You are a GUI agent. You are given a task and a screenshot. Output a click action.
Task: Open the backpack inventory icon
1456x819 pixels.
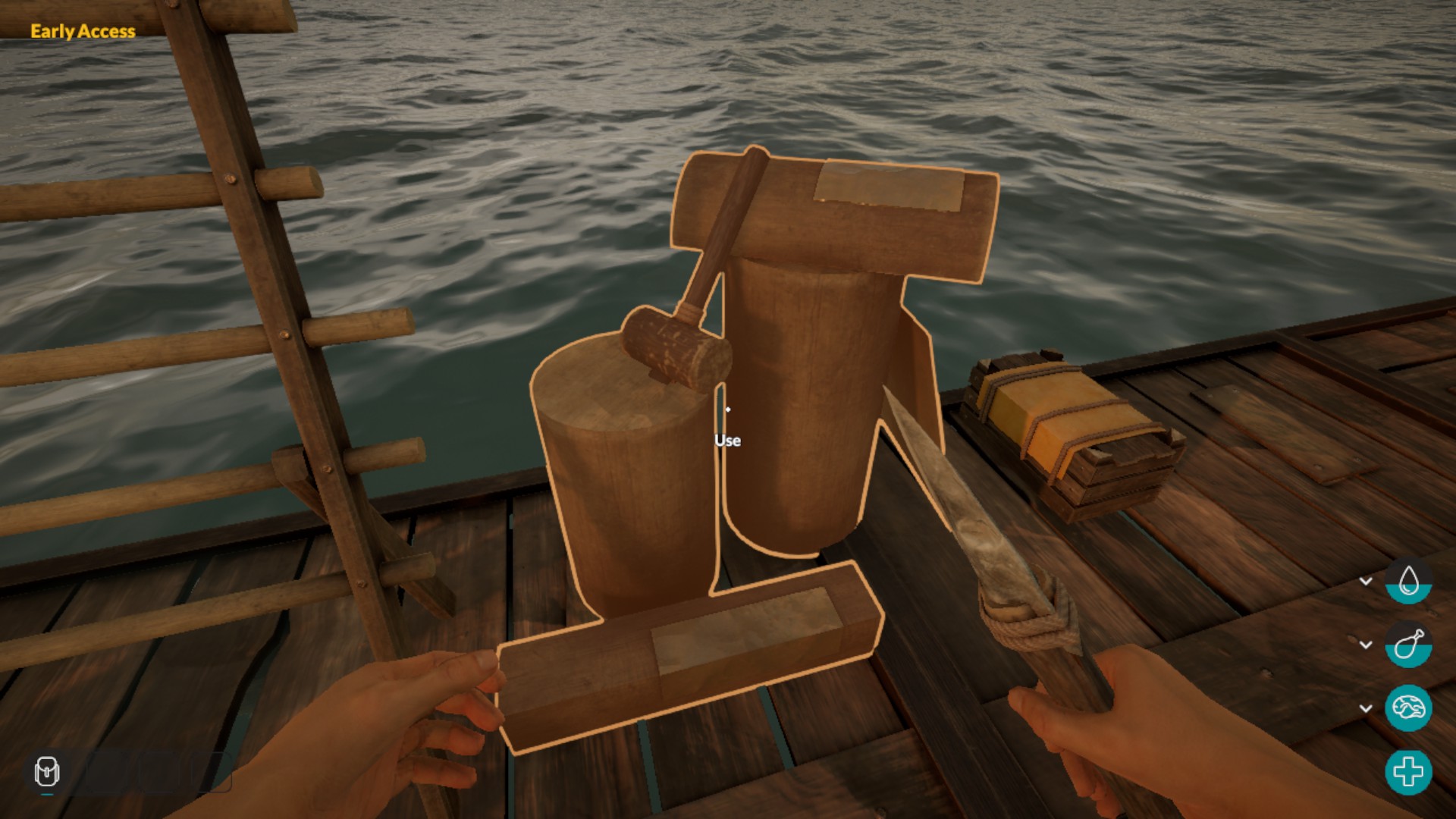pyautogui.click(x=47, y=772)
